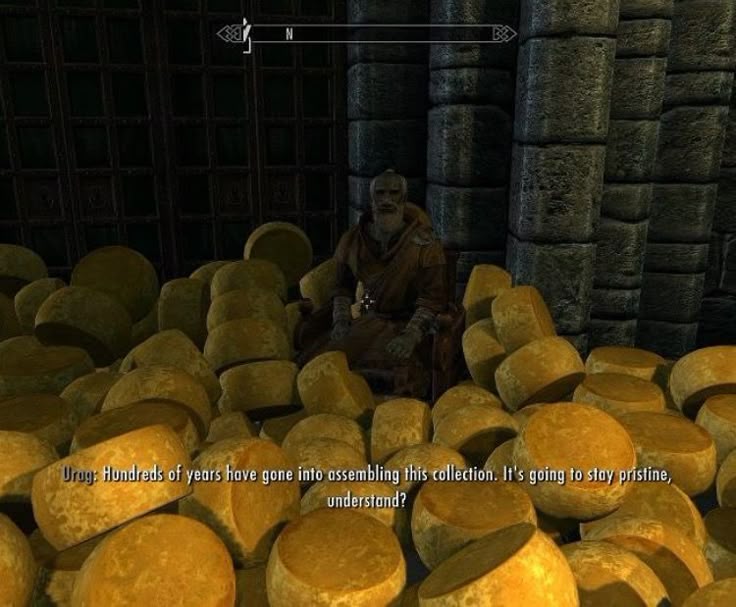Click the compass bar showing north

pyautogui.click(x=367, y=33)
